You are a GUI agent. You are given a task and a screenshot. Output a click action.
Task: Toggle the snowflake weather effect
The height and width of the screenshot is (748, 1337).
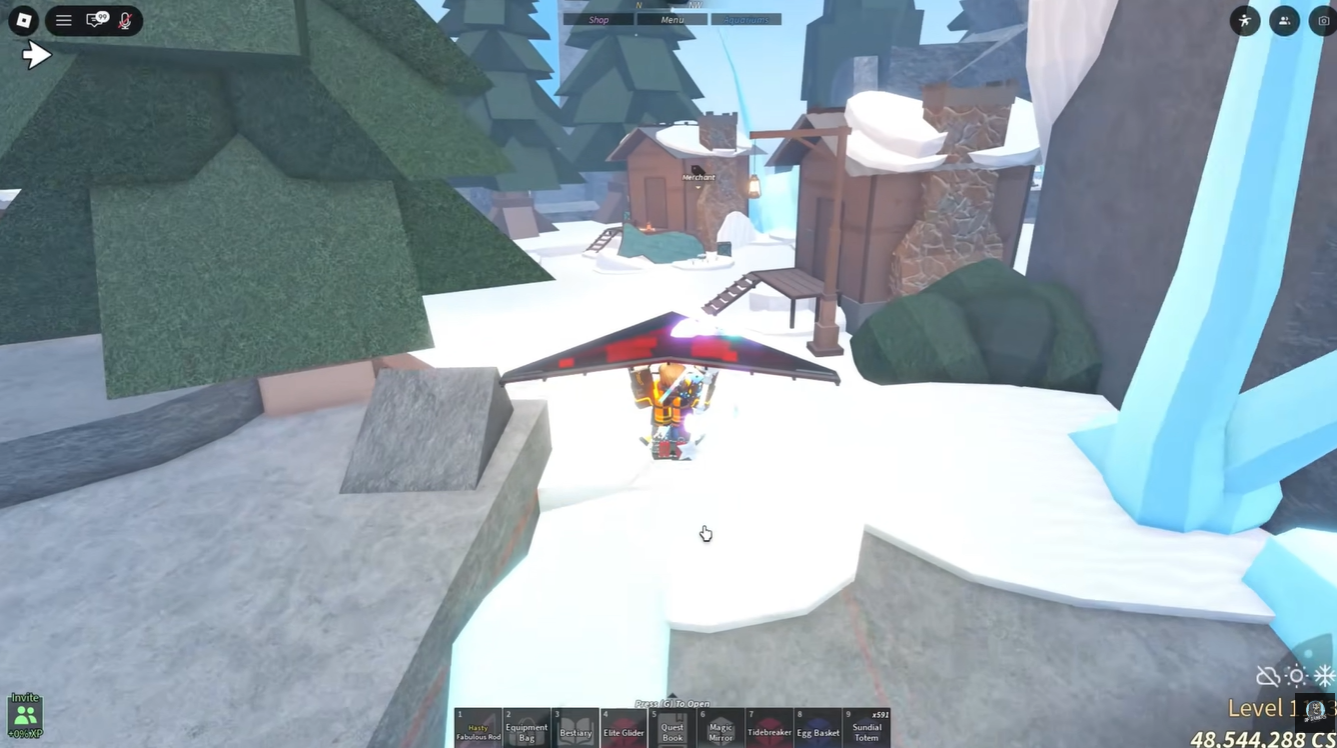click(x=1325, y=676)
